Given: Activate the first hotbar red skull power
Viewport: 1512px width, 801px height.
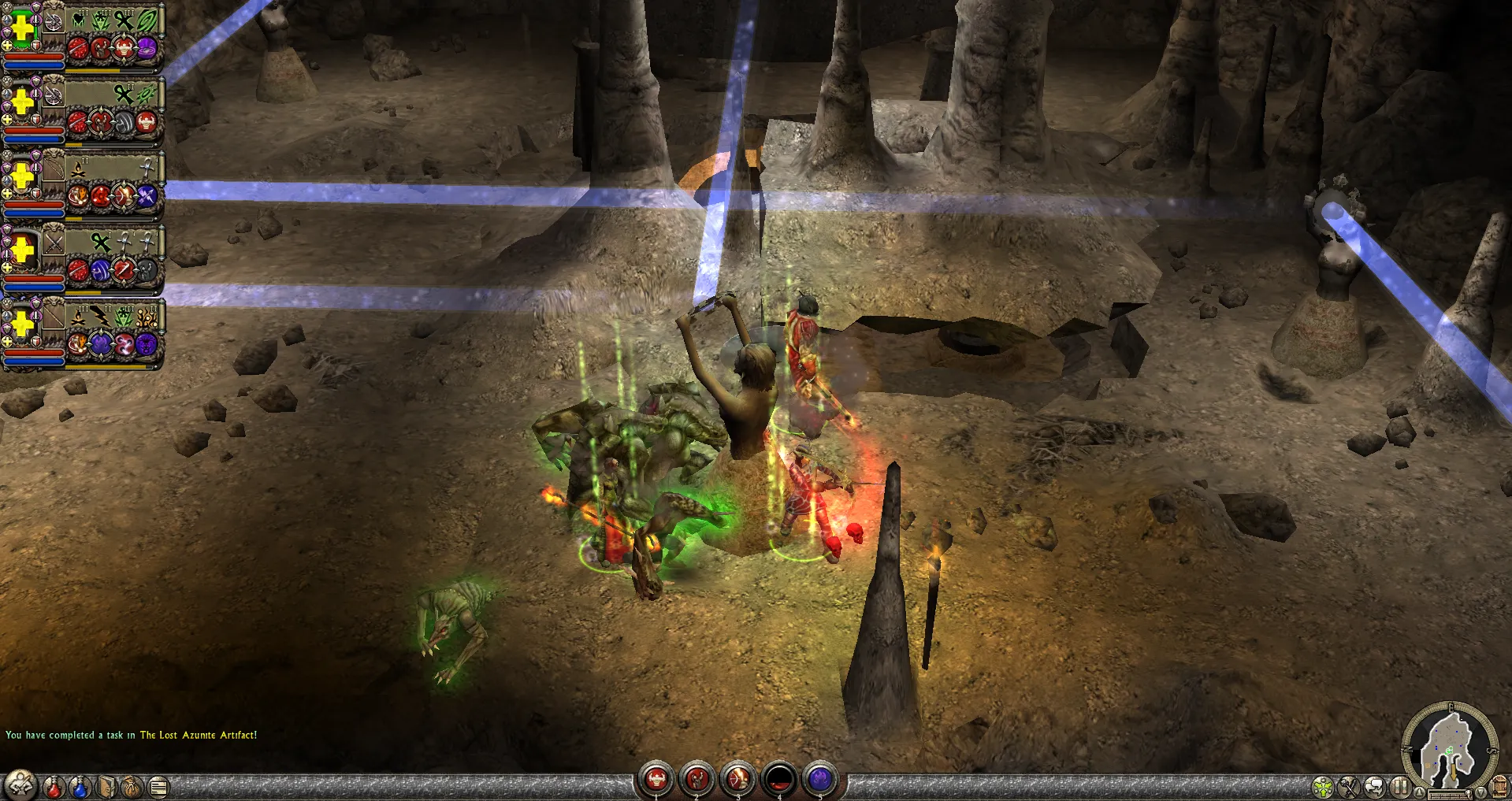Looking at the screenshot, I should (656, 780).
